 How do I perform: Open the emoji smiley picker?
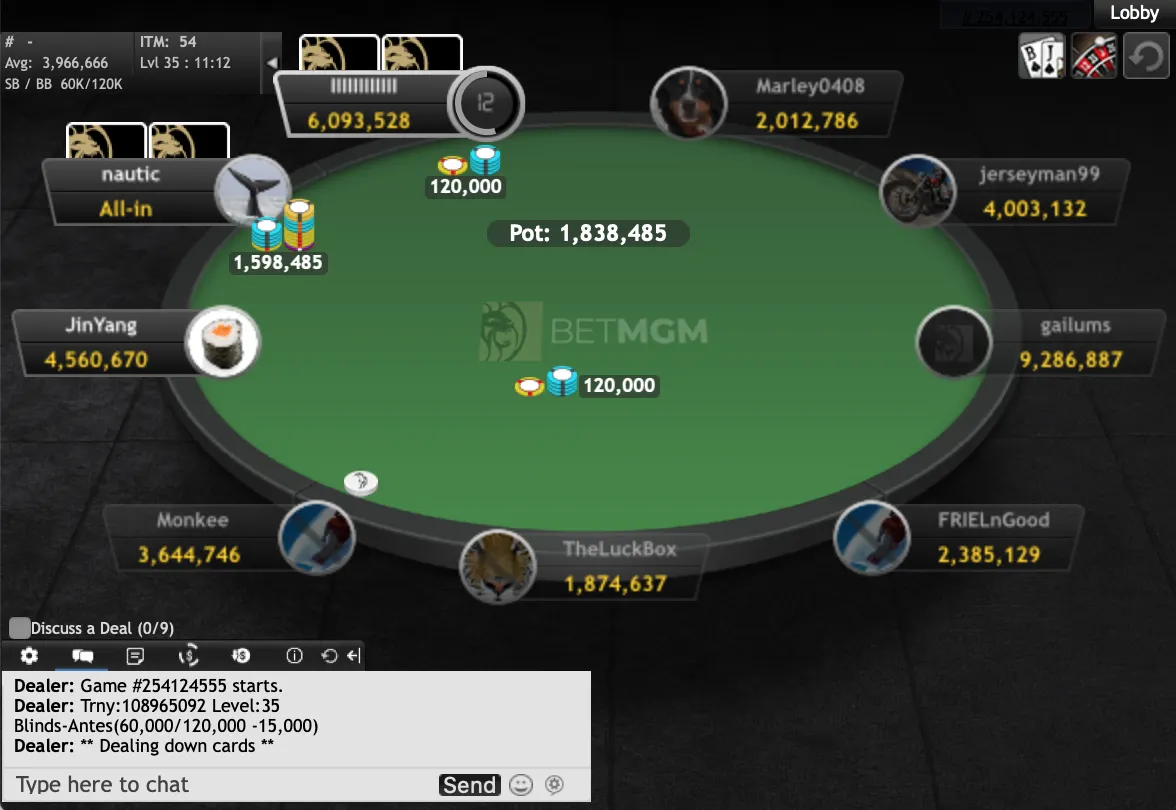point(520,785)
